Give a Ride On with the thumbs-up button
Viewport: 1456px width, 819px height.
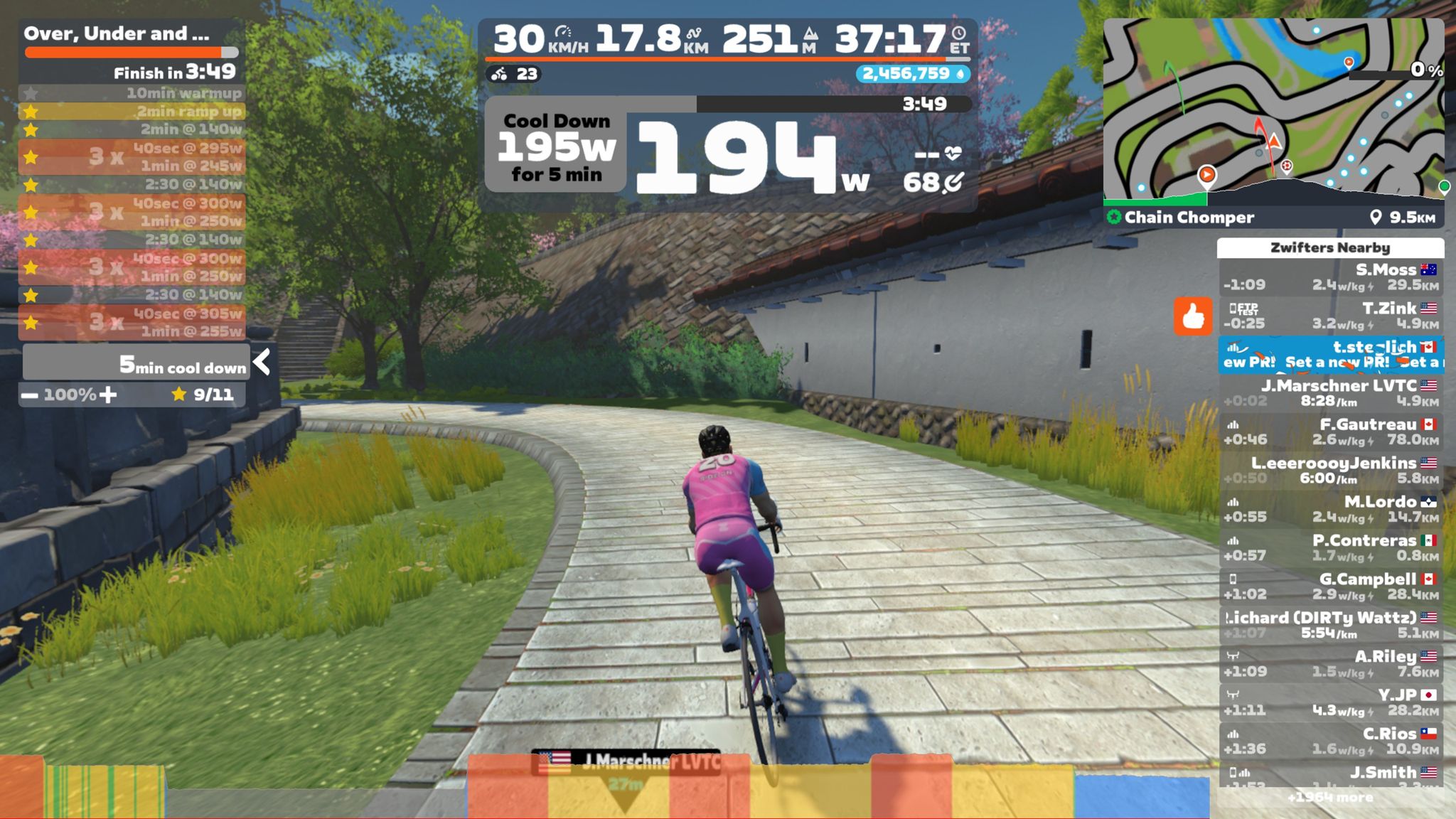coord(1192,316)
